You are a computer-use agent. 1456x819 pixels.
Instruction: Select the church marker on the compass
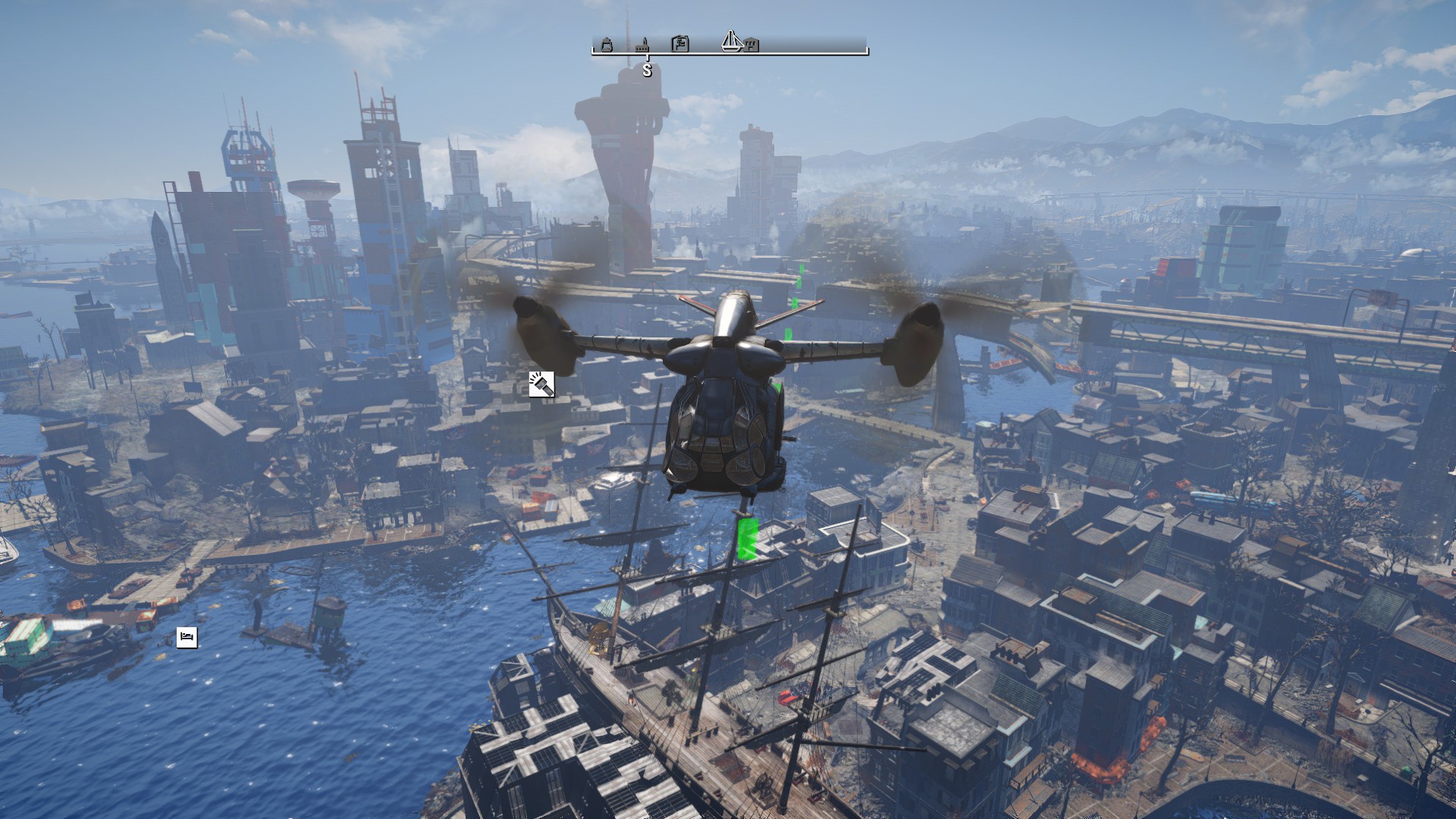coord(644,45)
